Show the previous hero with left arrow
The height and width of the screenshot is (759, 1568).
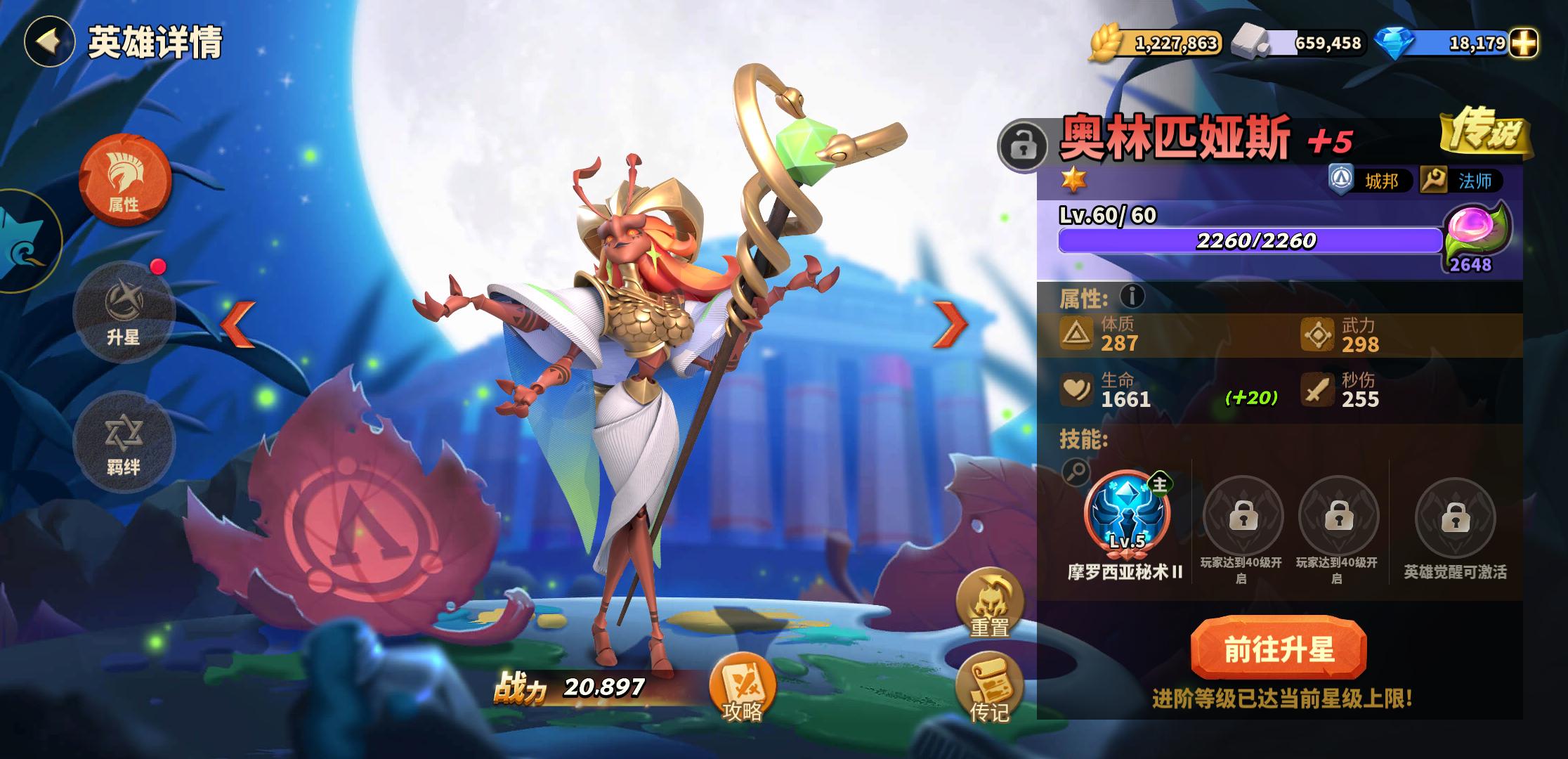(239, 324)
